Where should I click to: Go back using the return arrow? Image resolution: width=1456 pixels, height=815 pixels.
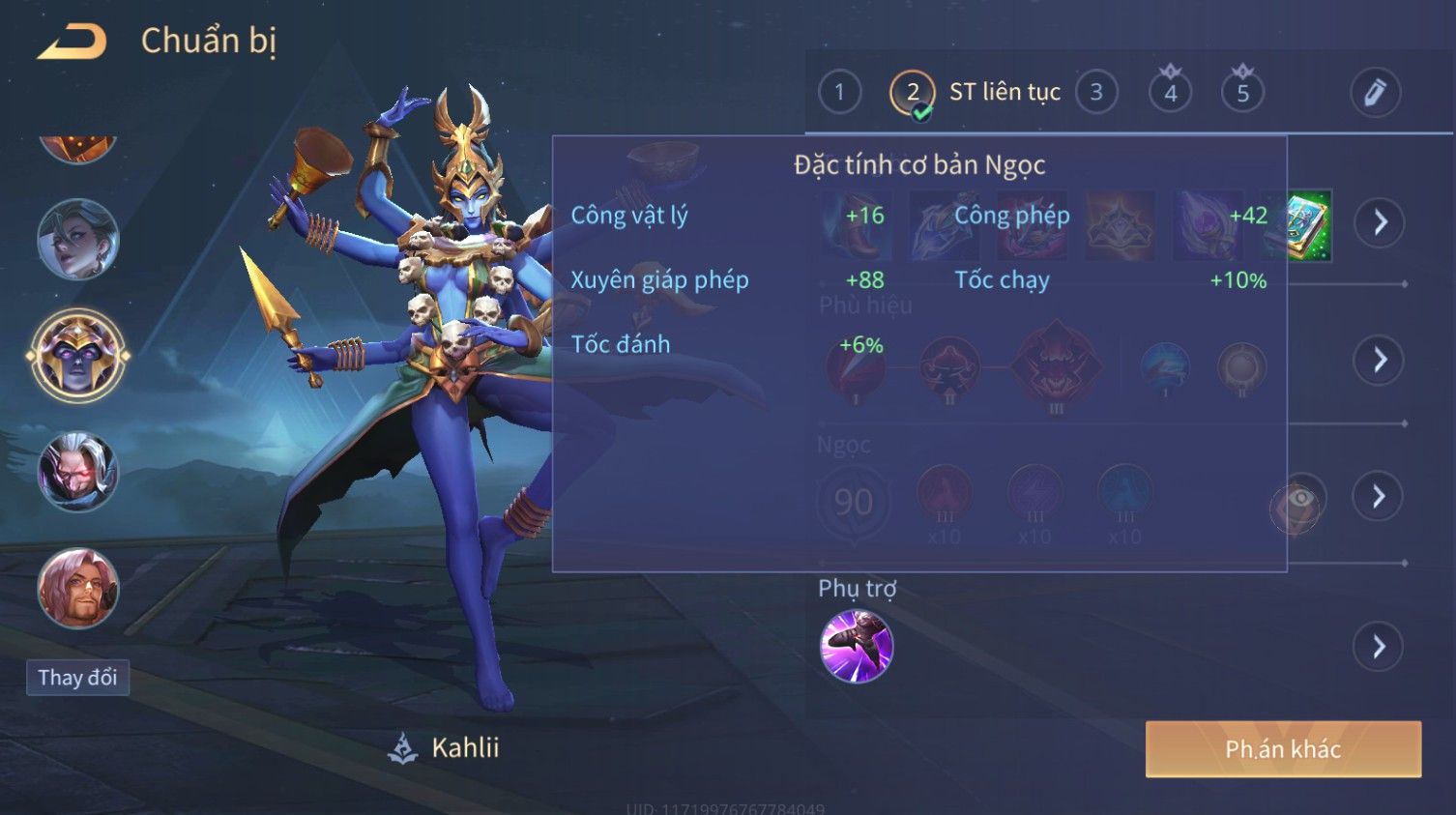pyautogui.click(x=72, y=42)
